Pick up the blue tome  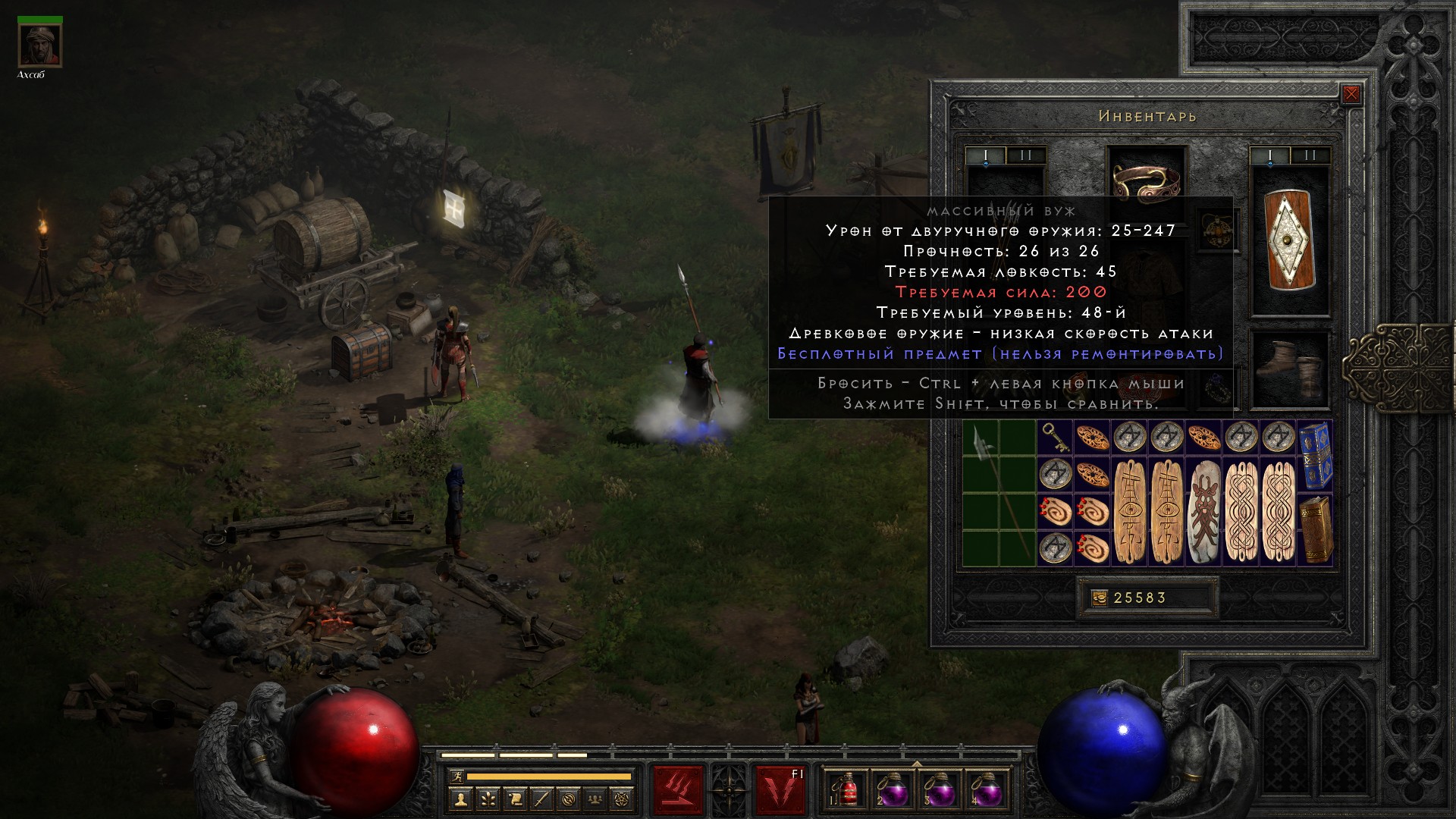1316,455
